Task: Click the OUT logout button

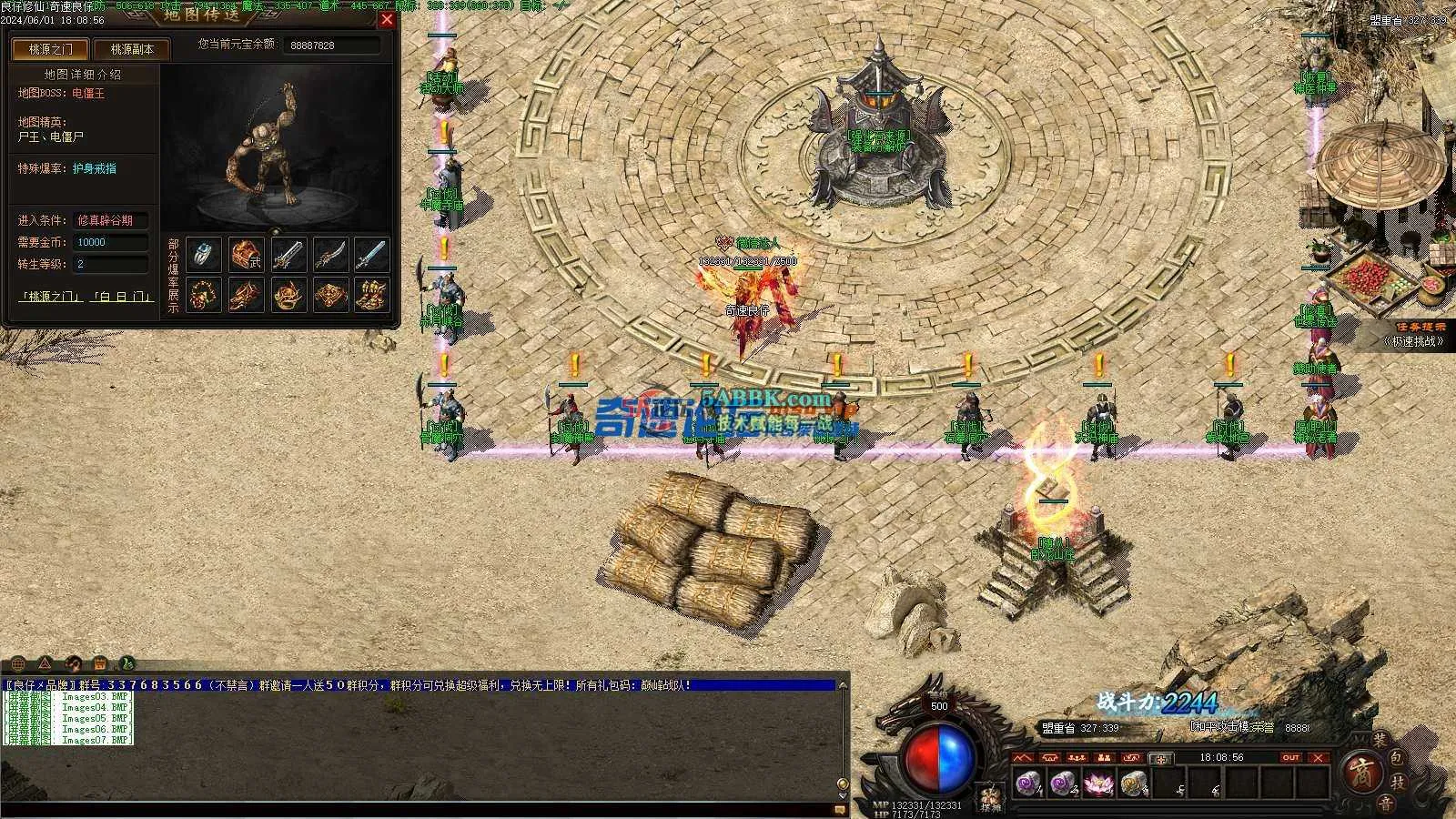Action: click(1290, 757)
